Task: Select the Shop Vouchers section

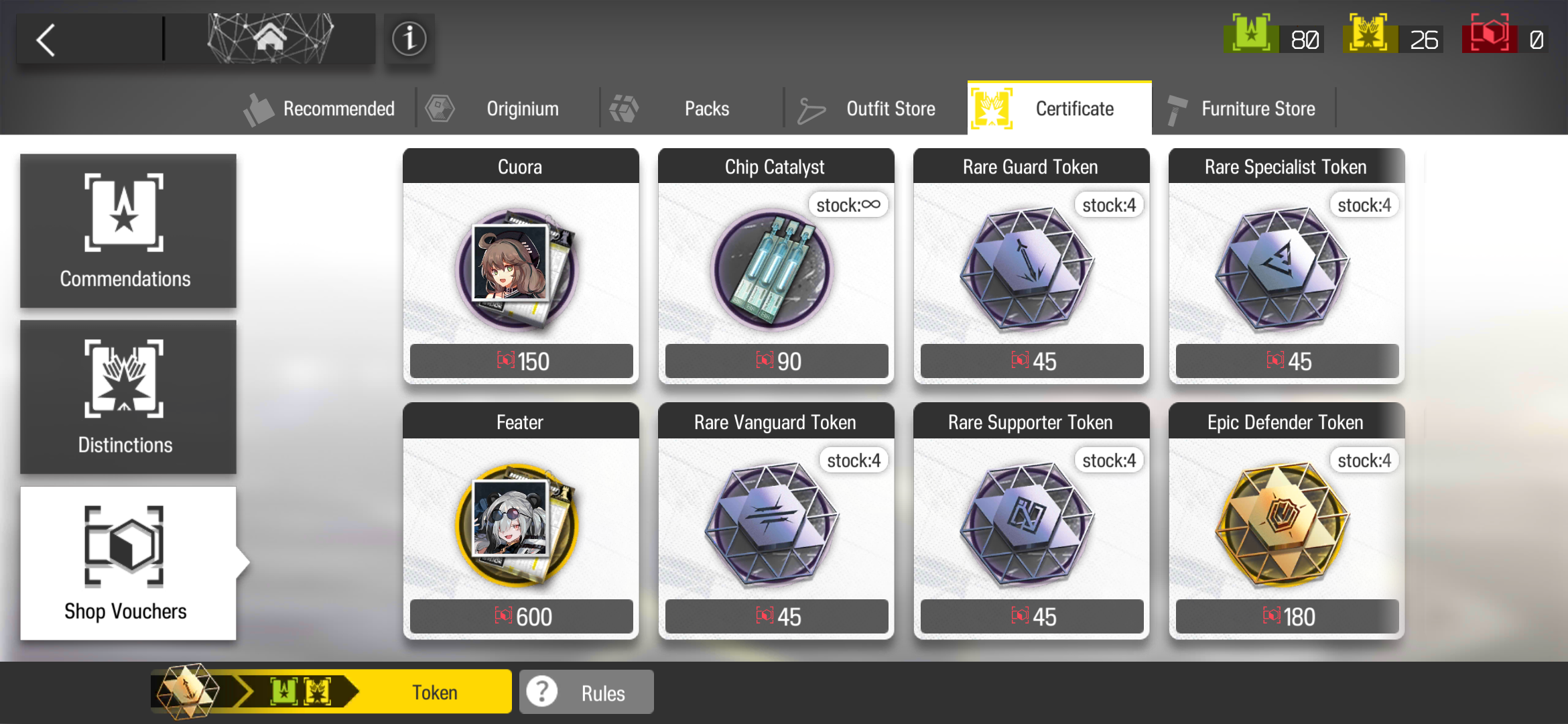Action: click(127, 563)
